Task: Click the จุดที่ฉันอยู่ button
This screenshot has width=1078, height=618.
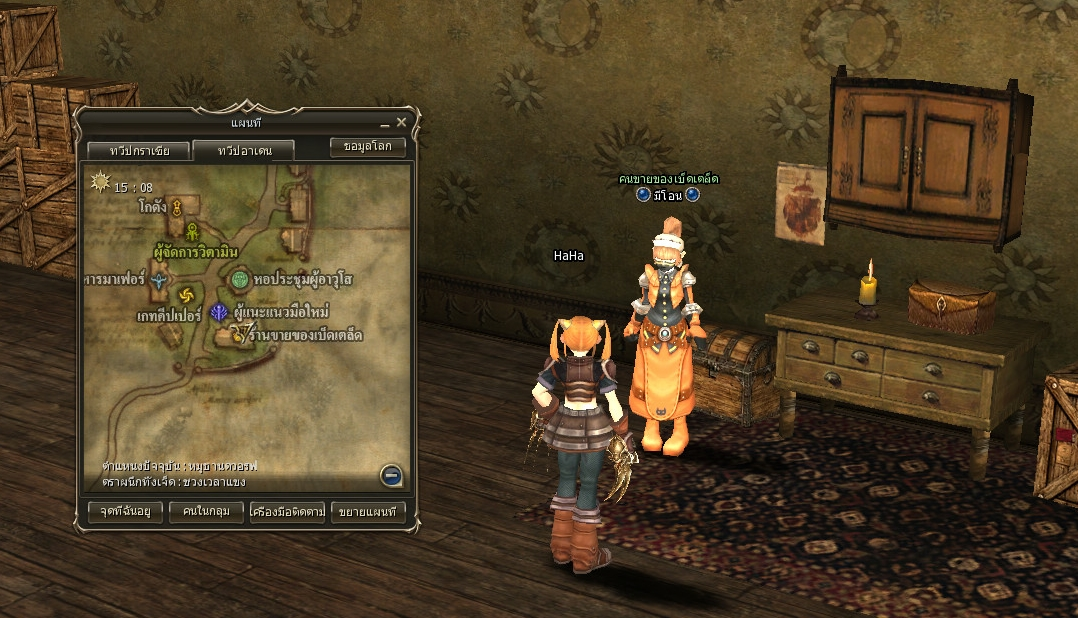Action: (118, 512)
